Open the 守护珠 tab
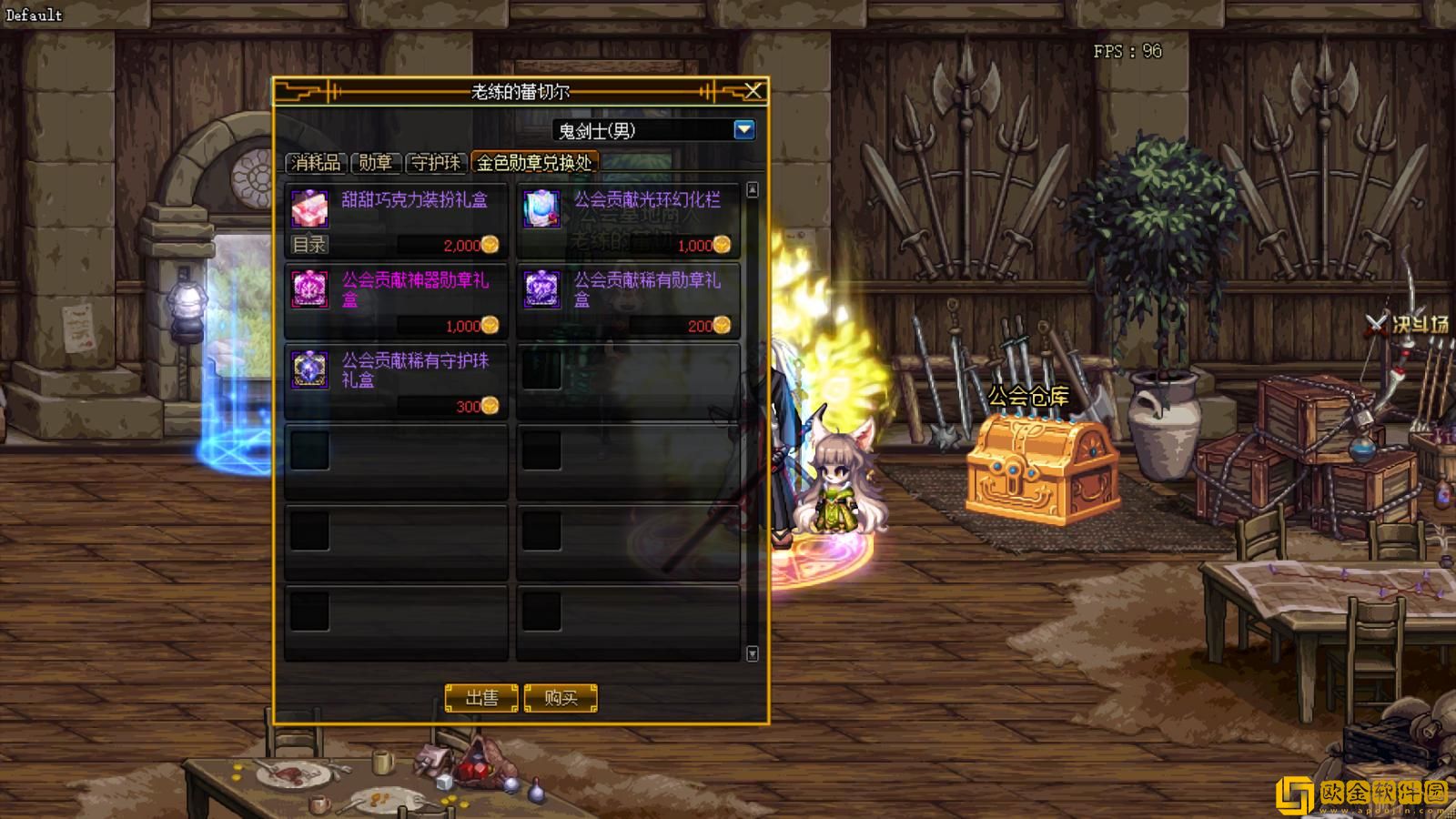This screenshot has width=1456, height=819. point(436,163)
